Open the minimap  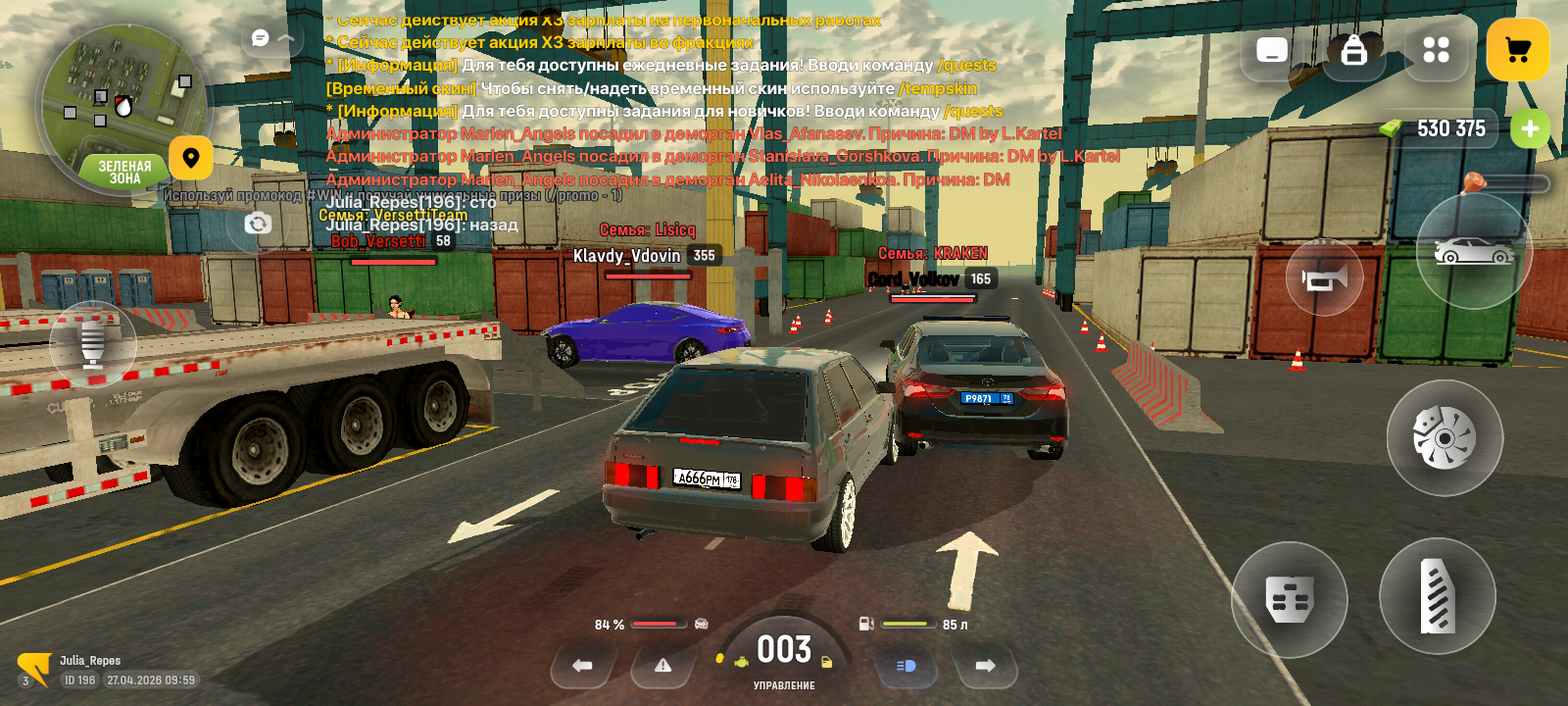(122, 108)
